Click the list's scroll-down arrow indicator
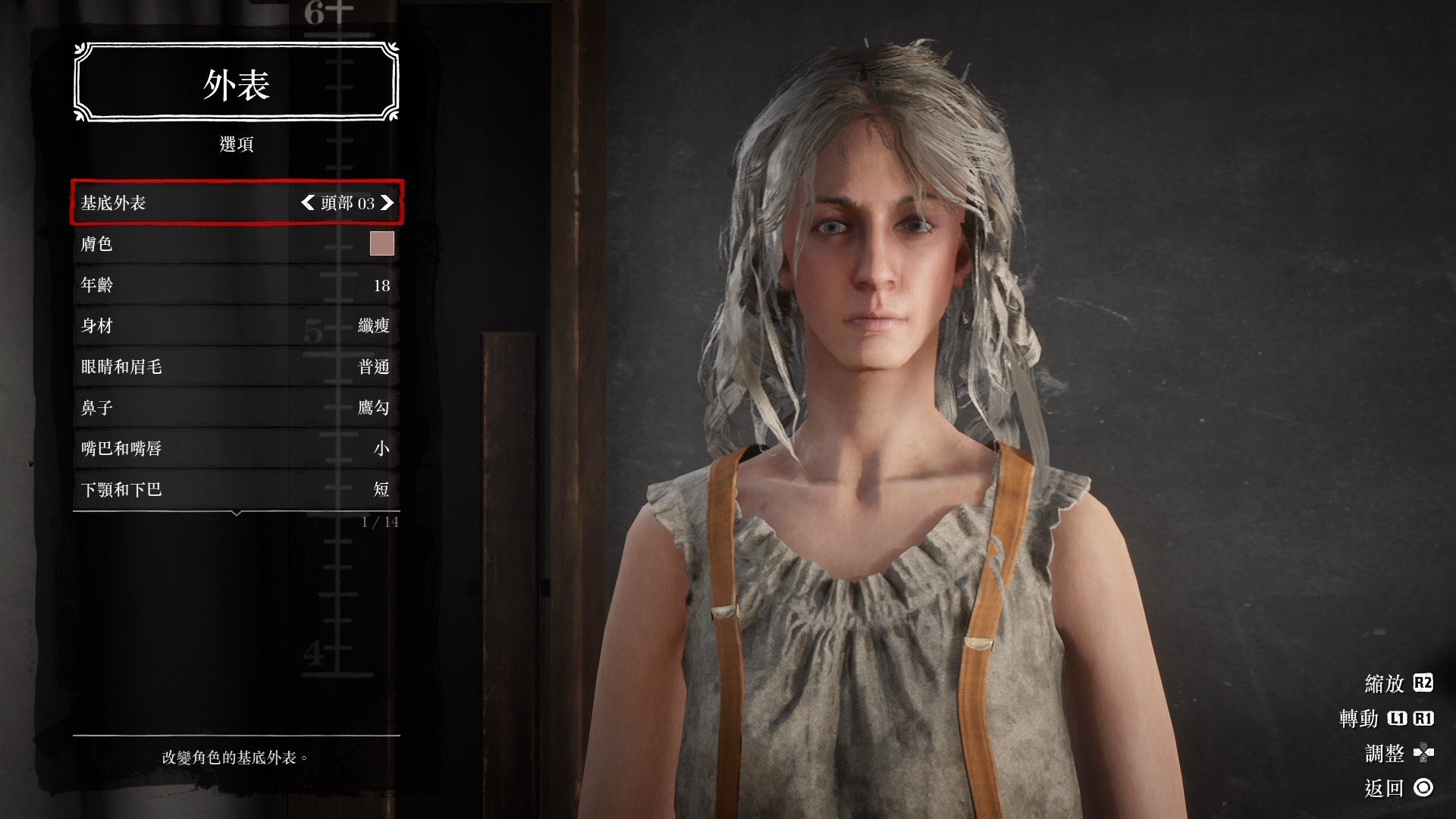The image size is (1456, 819). [237, 514]
